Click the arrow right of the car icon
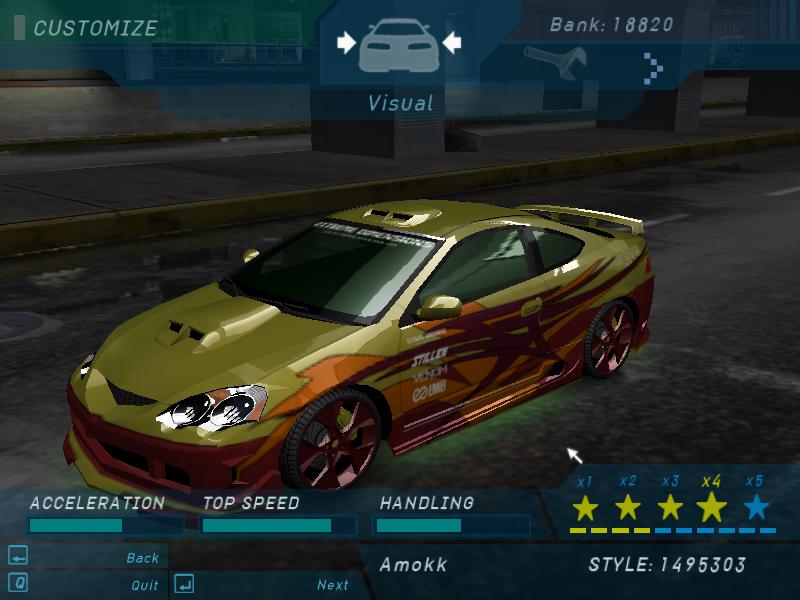800x600 pixels. (451, 42)
